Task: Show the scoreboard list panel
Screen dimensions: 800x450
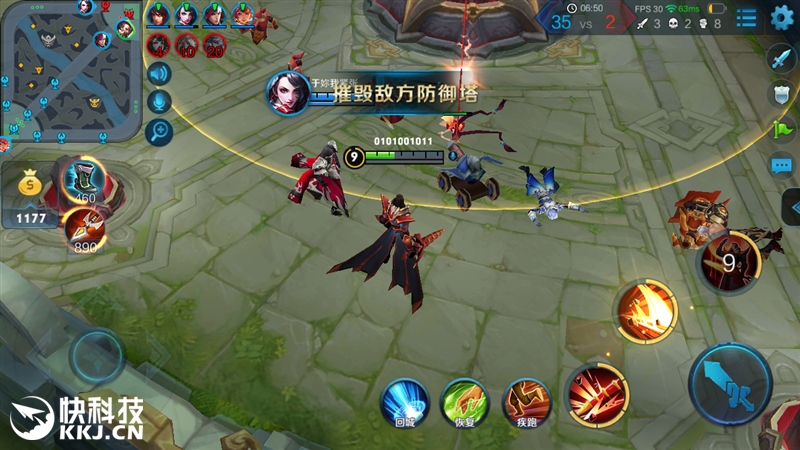Action: tap(746, 17)
